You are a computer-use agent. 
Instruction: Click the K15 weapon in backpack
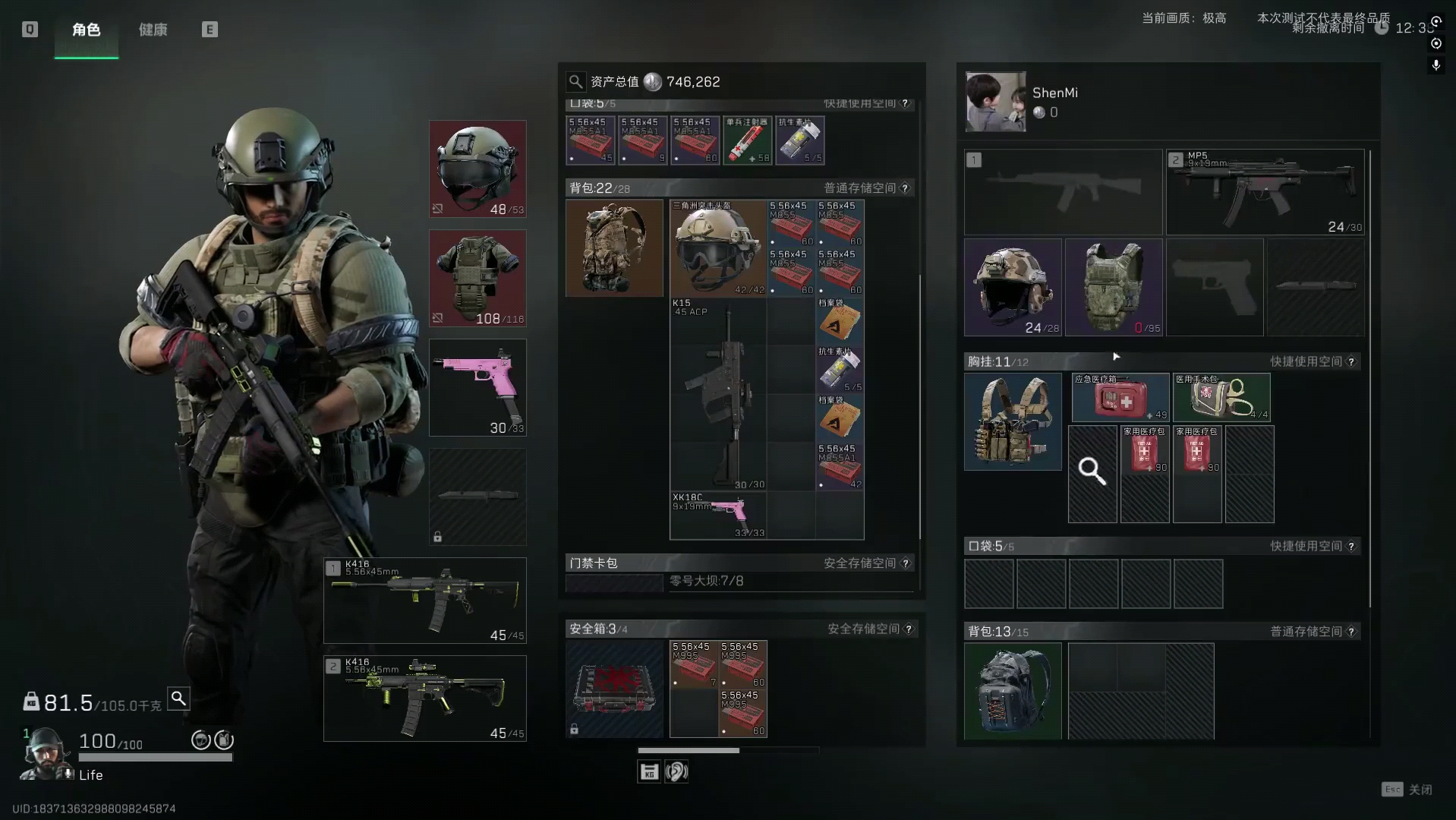click(x=718, y=393)
